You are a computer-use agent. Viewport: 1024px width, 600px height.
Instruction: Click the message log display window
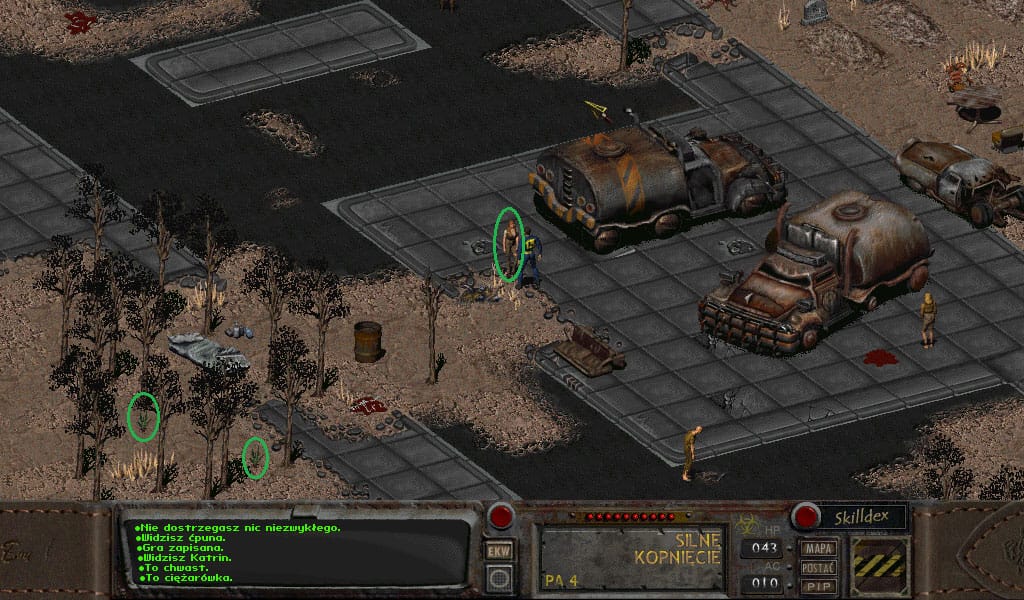pos(296,553)
